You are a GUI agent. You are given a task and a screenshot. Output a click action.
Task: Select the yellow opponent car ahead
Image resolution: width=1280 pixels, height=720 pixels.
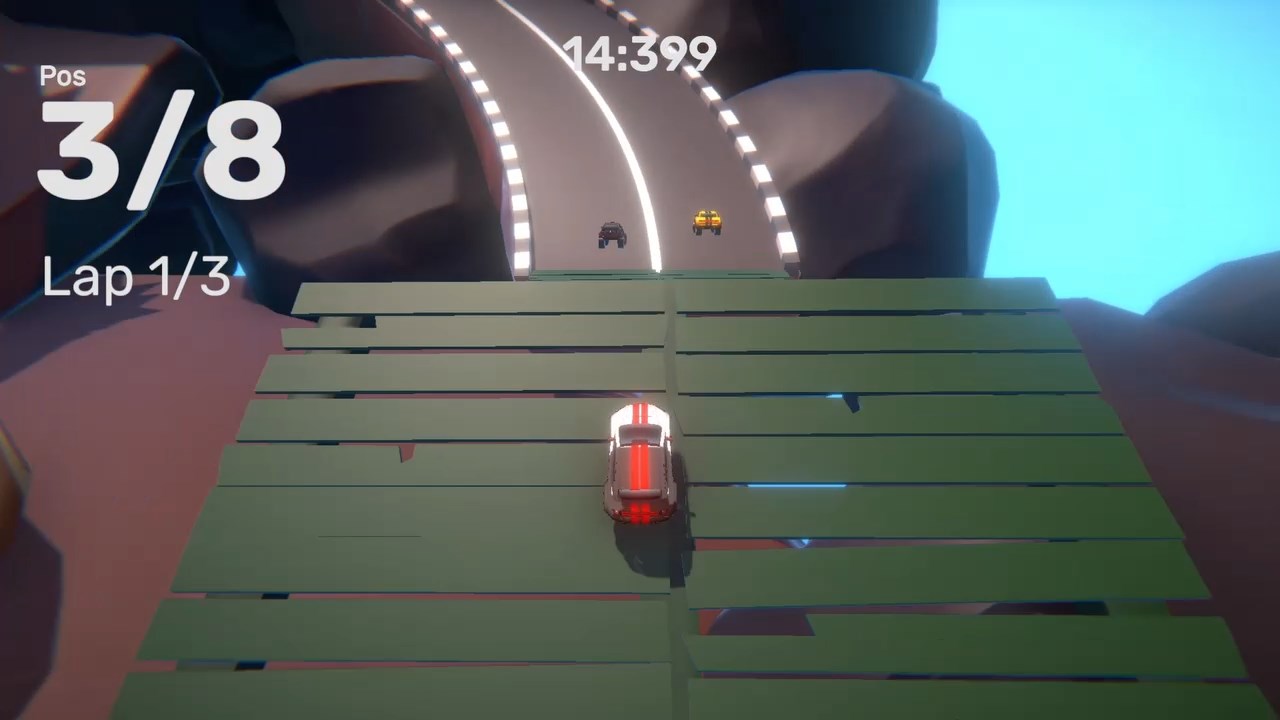tap(707, 220)
